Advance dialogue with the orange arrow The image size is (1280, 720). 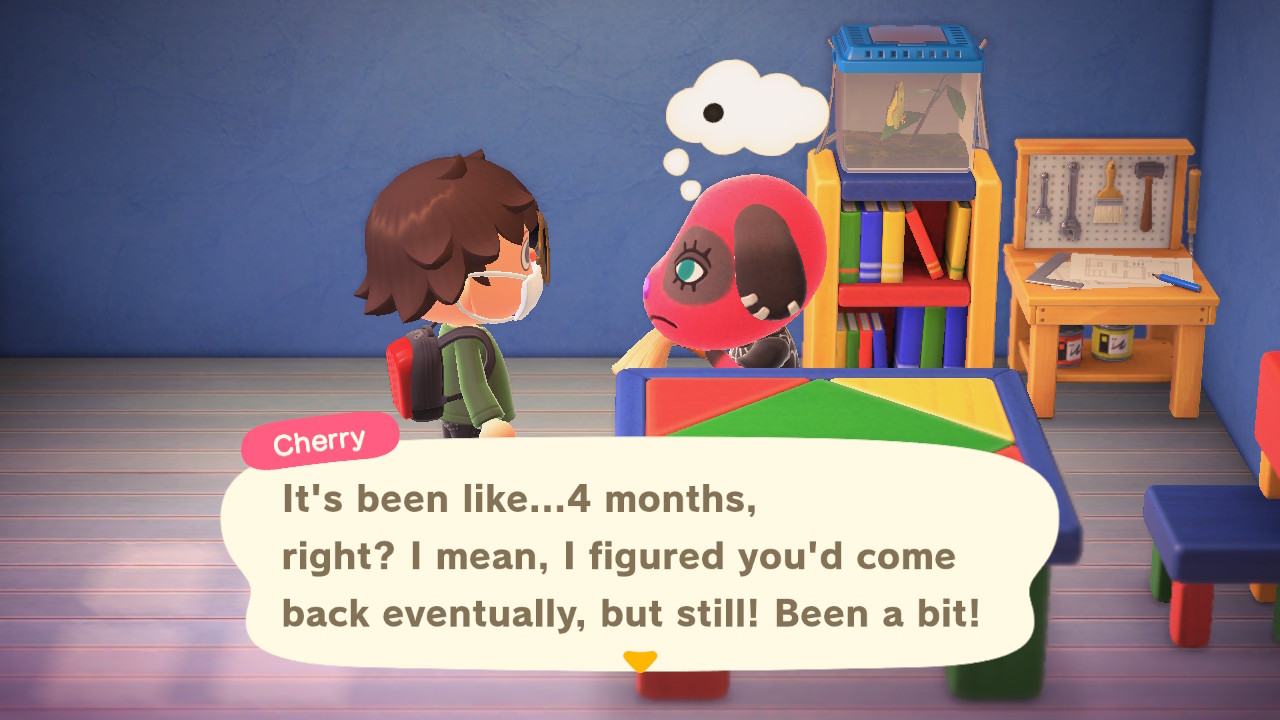tap(640, 661)
